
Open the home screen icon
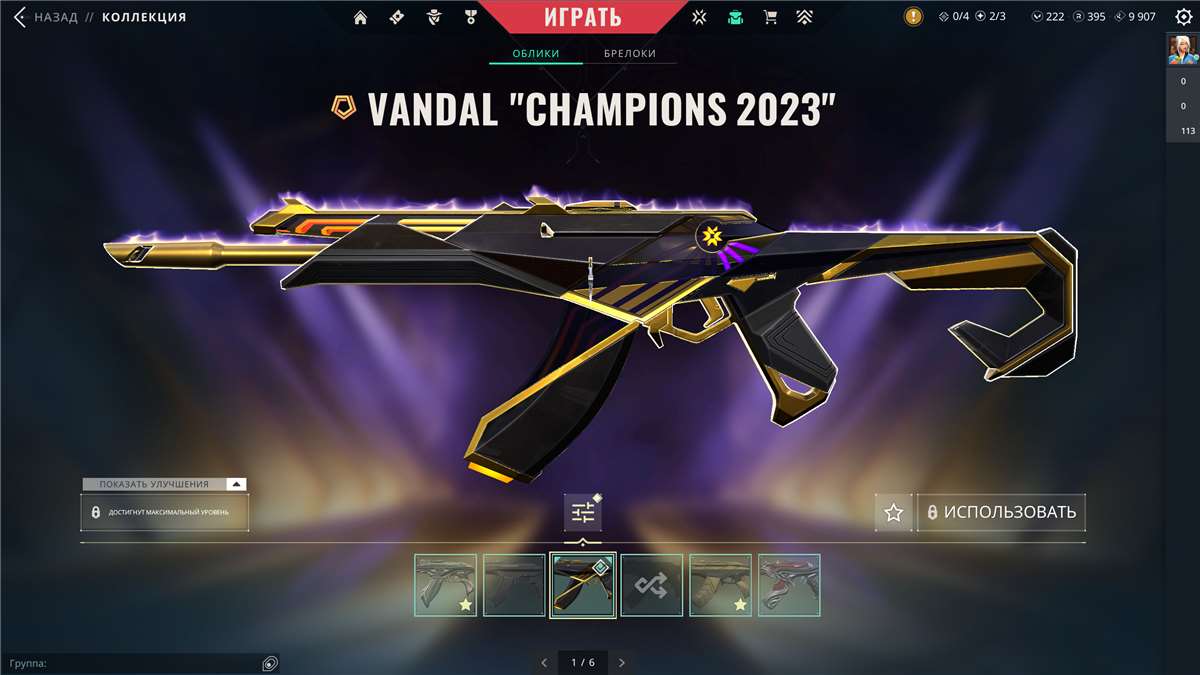[361, 17]
